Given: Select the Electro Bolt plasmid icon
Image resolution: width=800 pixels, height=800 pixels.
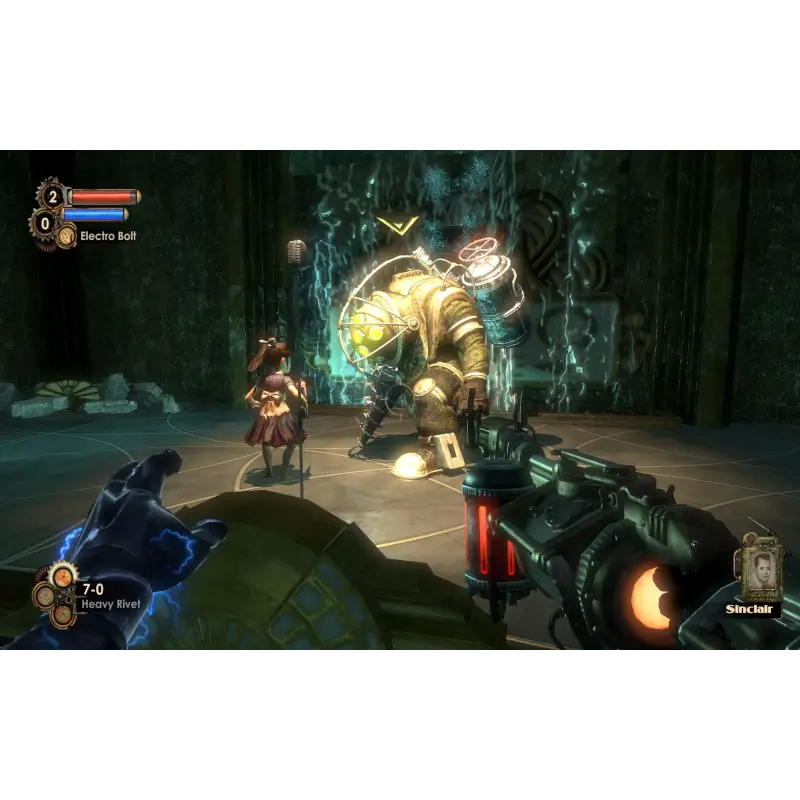Looking at the screenshot, I should coord(67,235).
